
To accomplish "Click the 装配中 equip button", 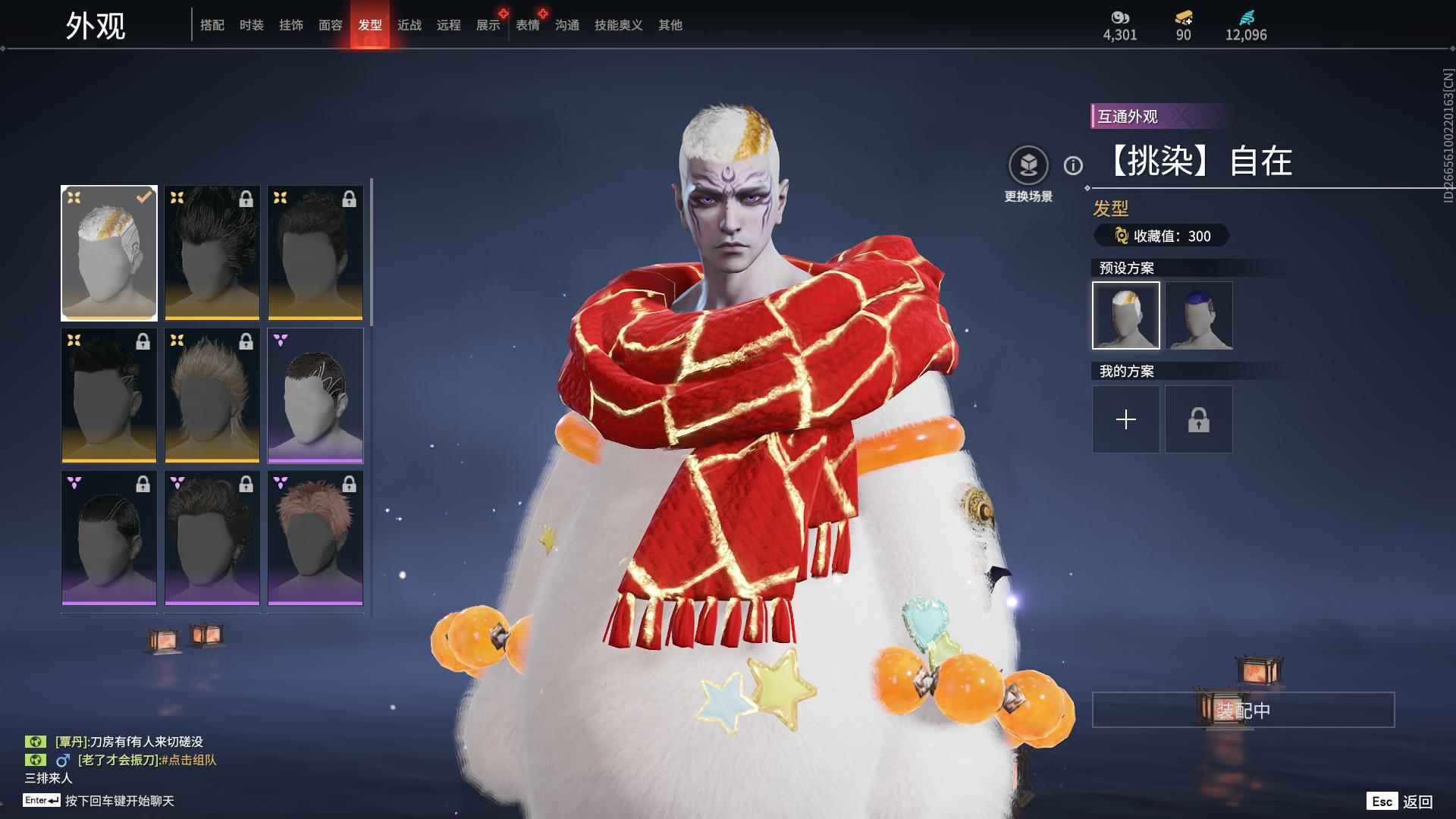I will pos(1243,710).
